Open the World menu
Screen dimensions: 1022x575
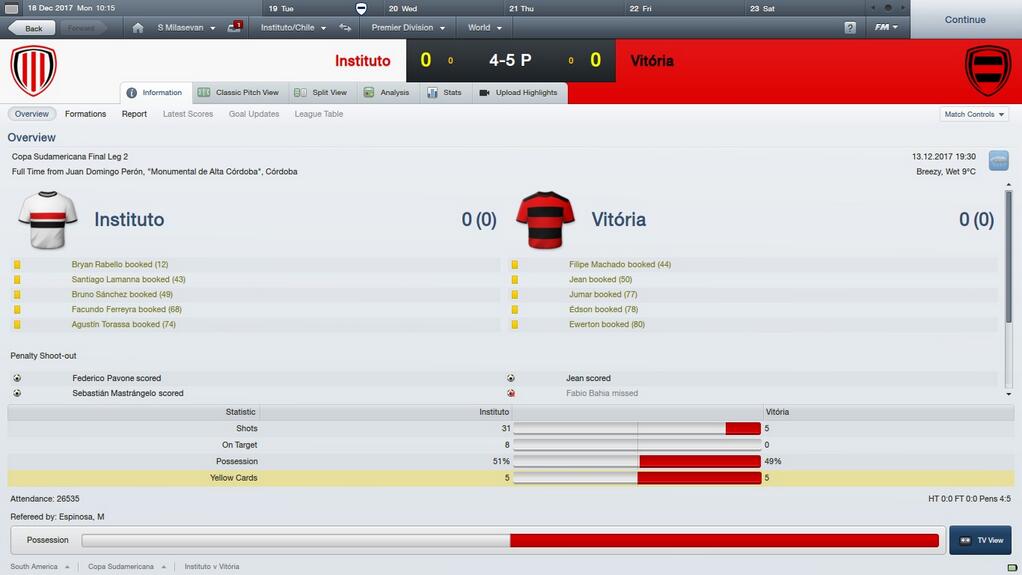(x=484, y=28)
